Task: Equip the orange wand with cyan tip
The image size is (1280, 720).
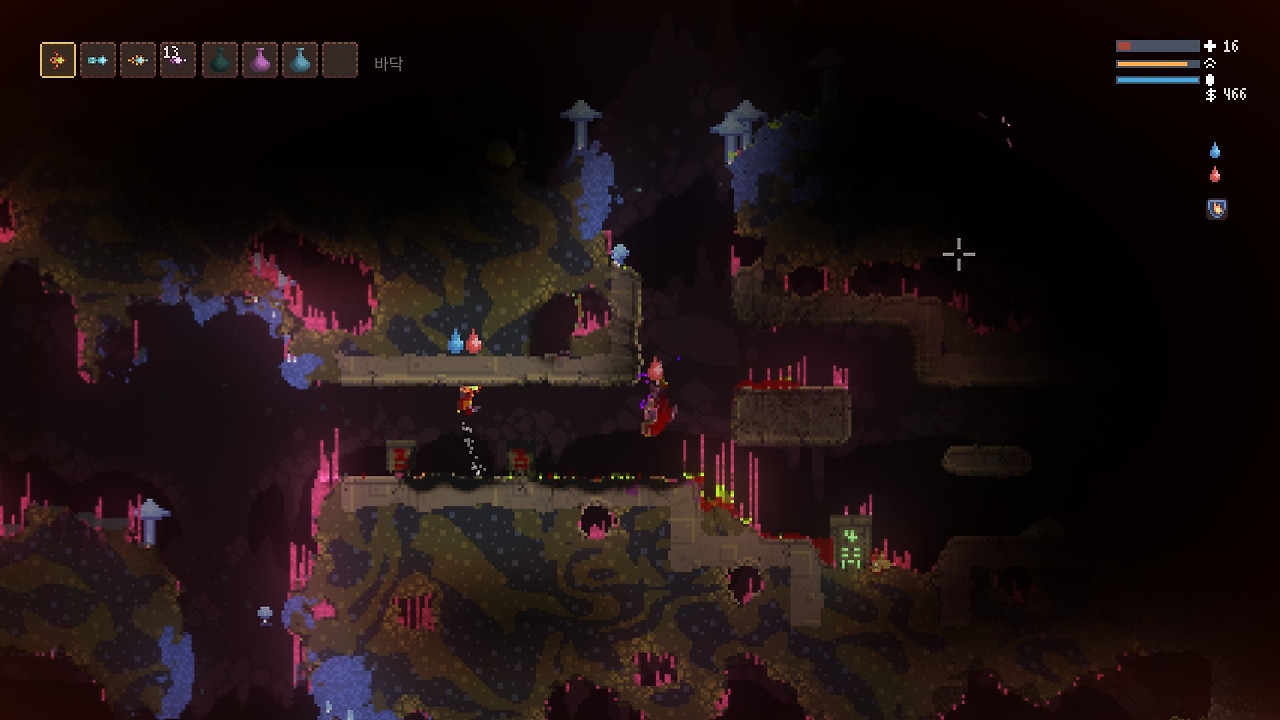Action: pyautogui.click(x=138, y=60)
